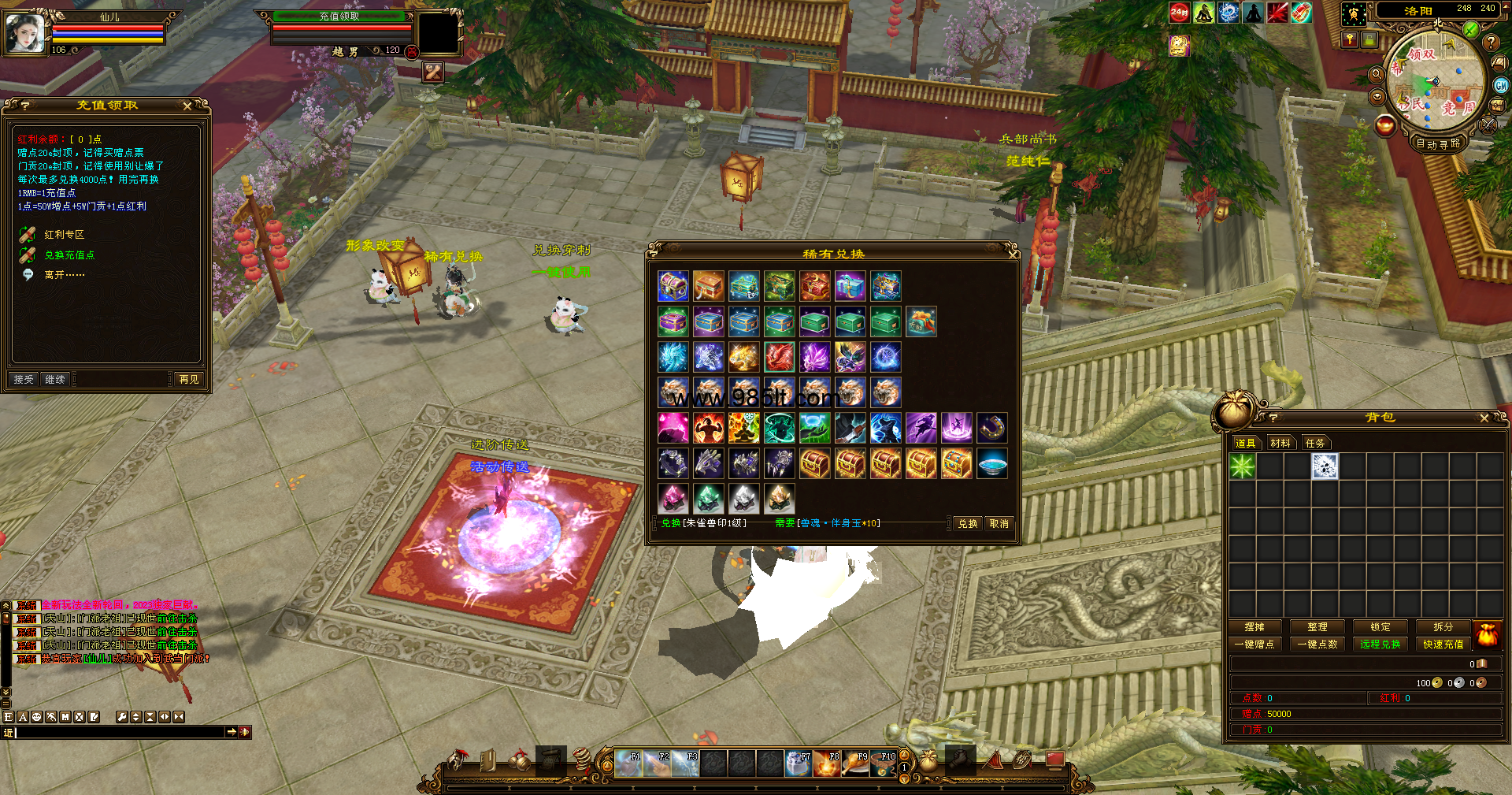The height and width of the screenshot is (795, 1512).
Task: Choose the 红利专区 dialogue option
Action: [x=65, y=235]
